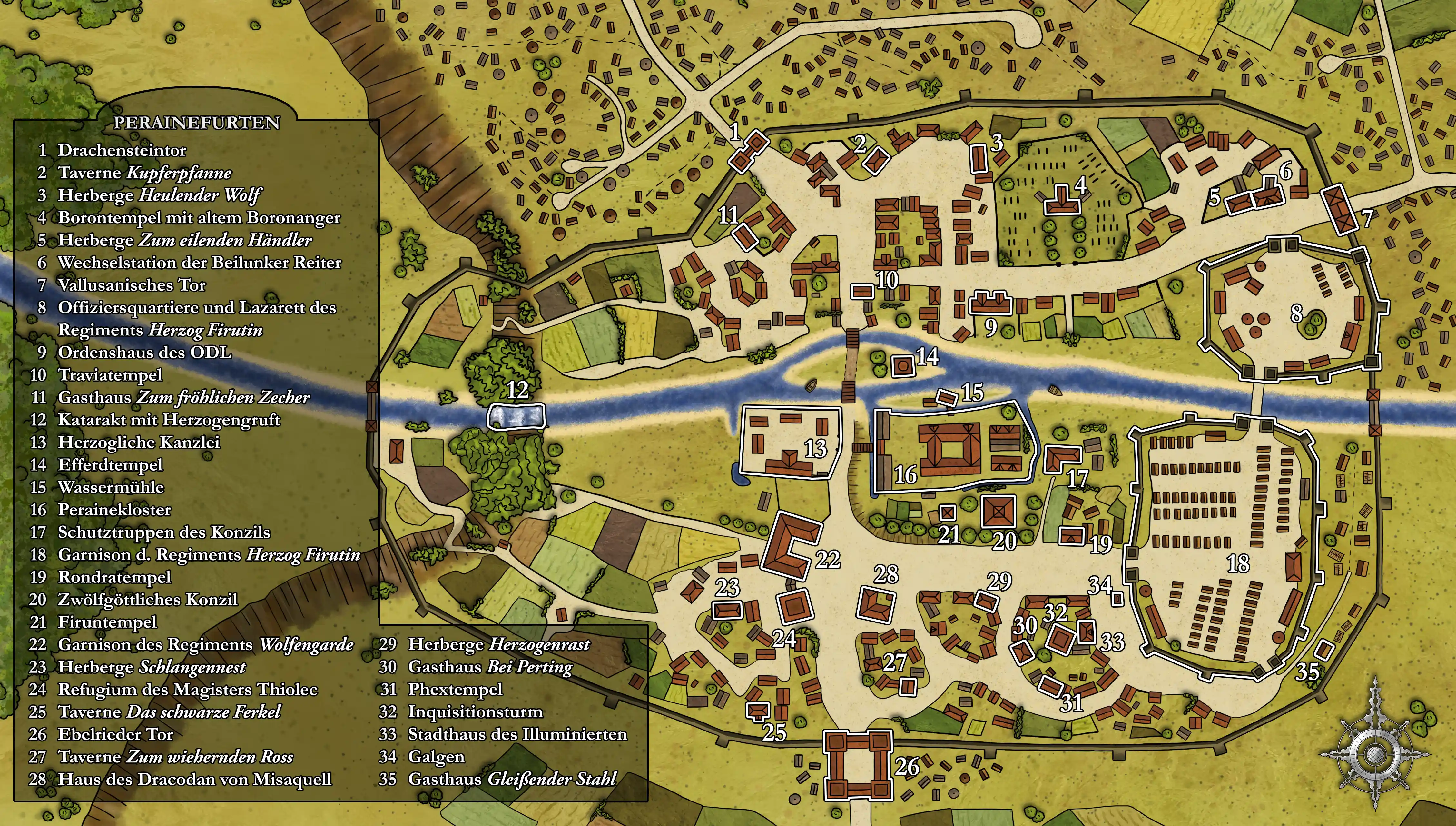1456x826 pixels.
Task: Choose the Perainekloster legend entry
Action: (114, 510)
